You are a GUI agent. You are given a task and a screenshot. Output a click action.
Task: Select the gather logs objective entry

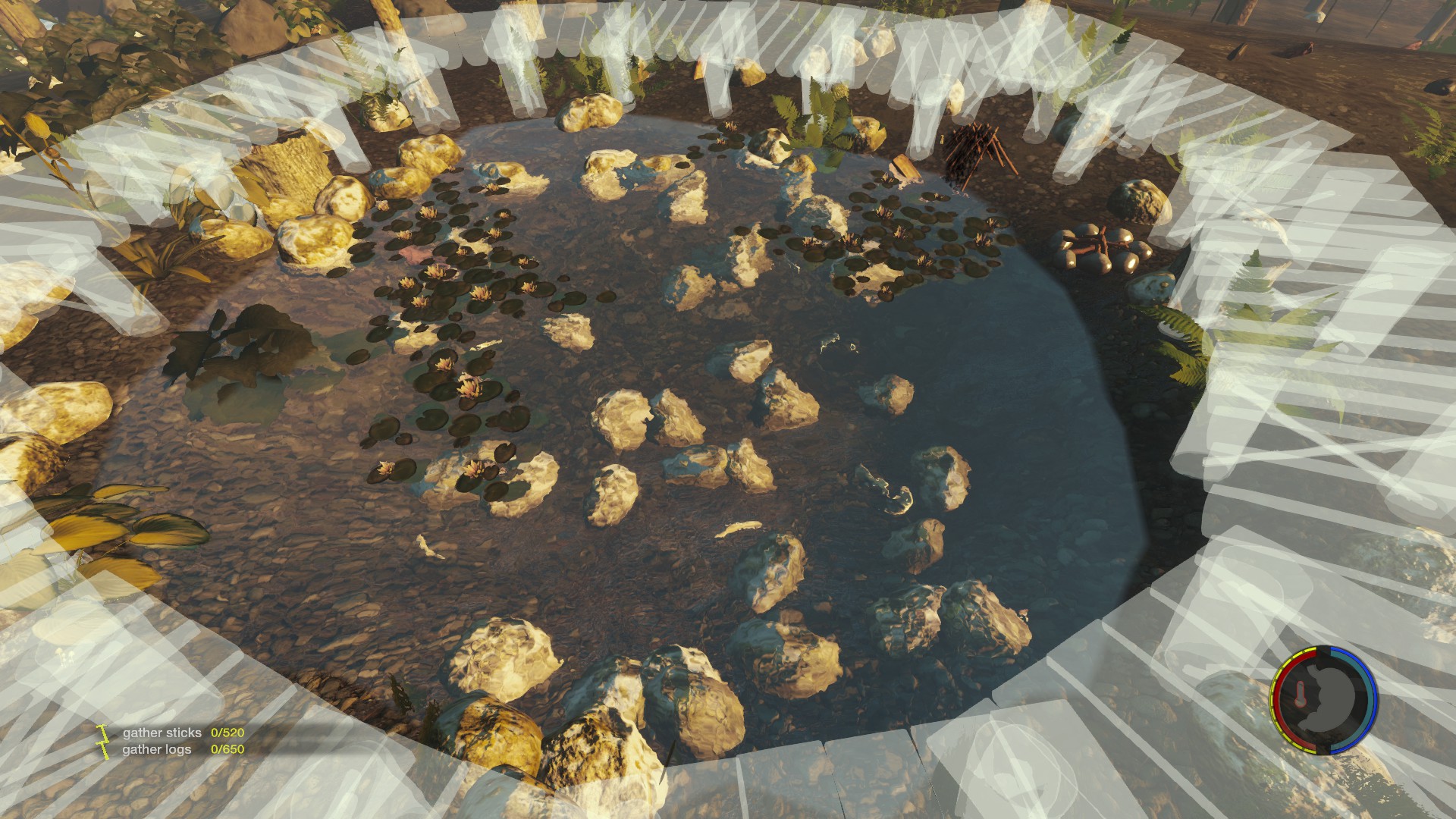(x=157, y=749)
